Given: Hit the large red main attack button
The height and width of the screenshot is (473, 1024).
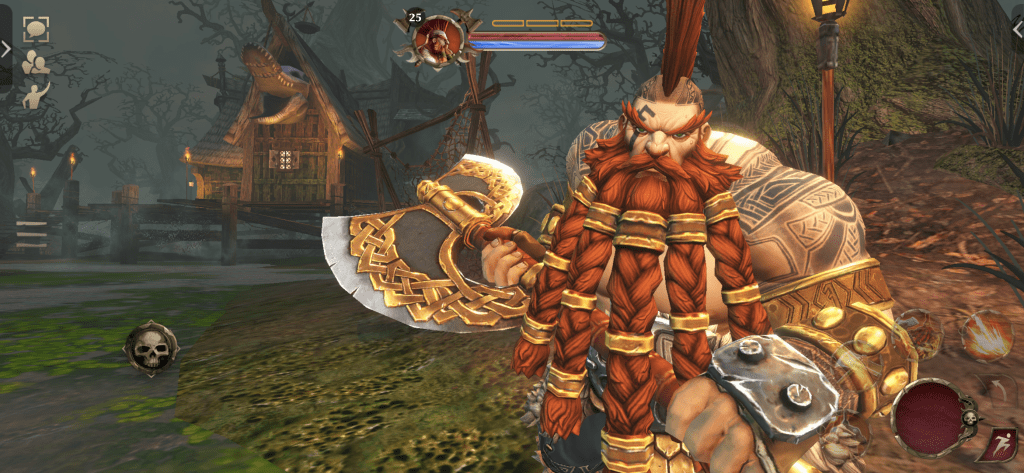Looking at the screenshot, I should [930, 418].
